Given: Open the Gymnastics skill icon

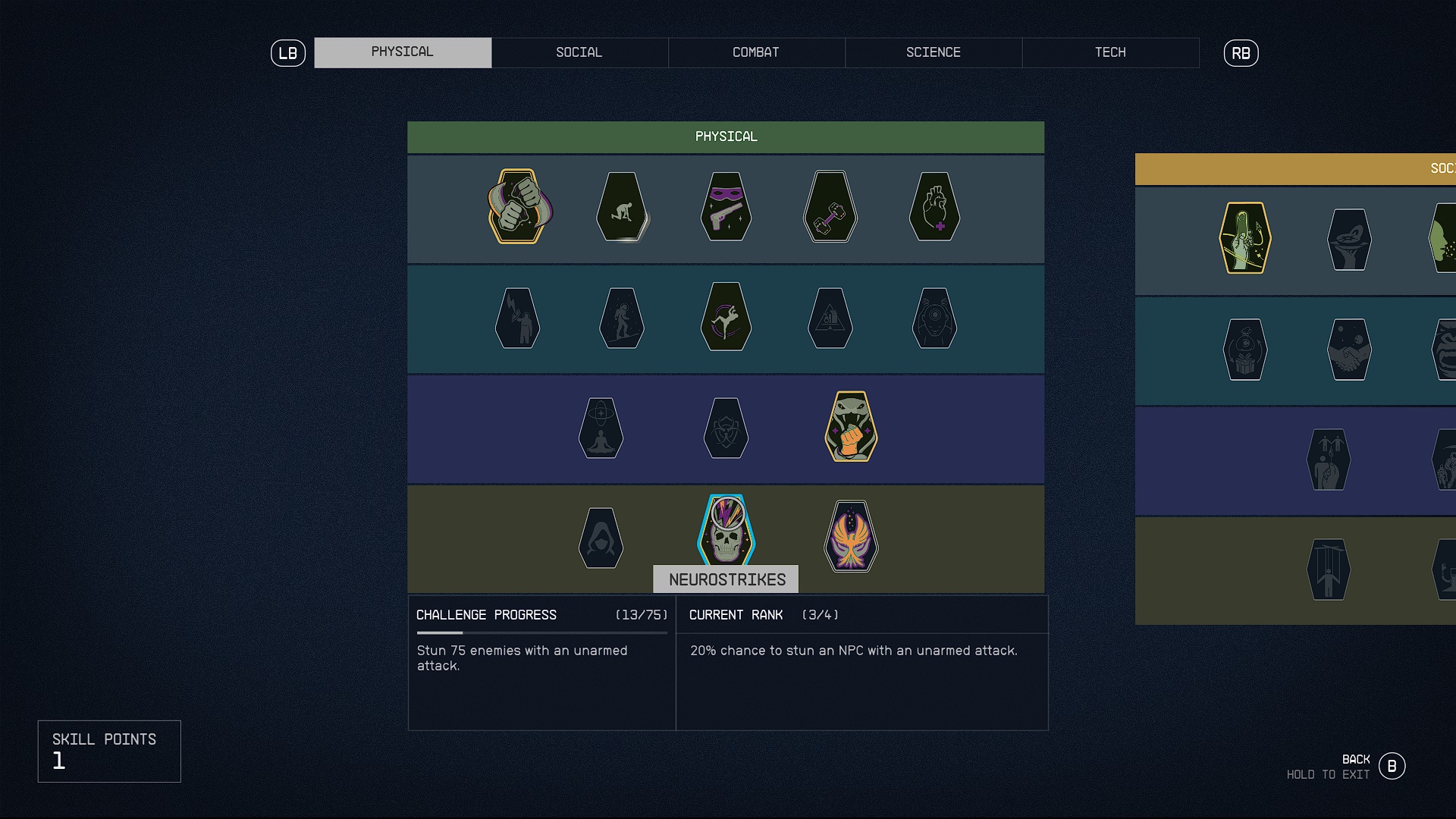Looking at the screenshot, I should [x=726, y=318].
